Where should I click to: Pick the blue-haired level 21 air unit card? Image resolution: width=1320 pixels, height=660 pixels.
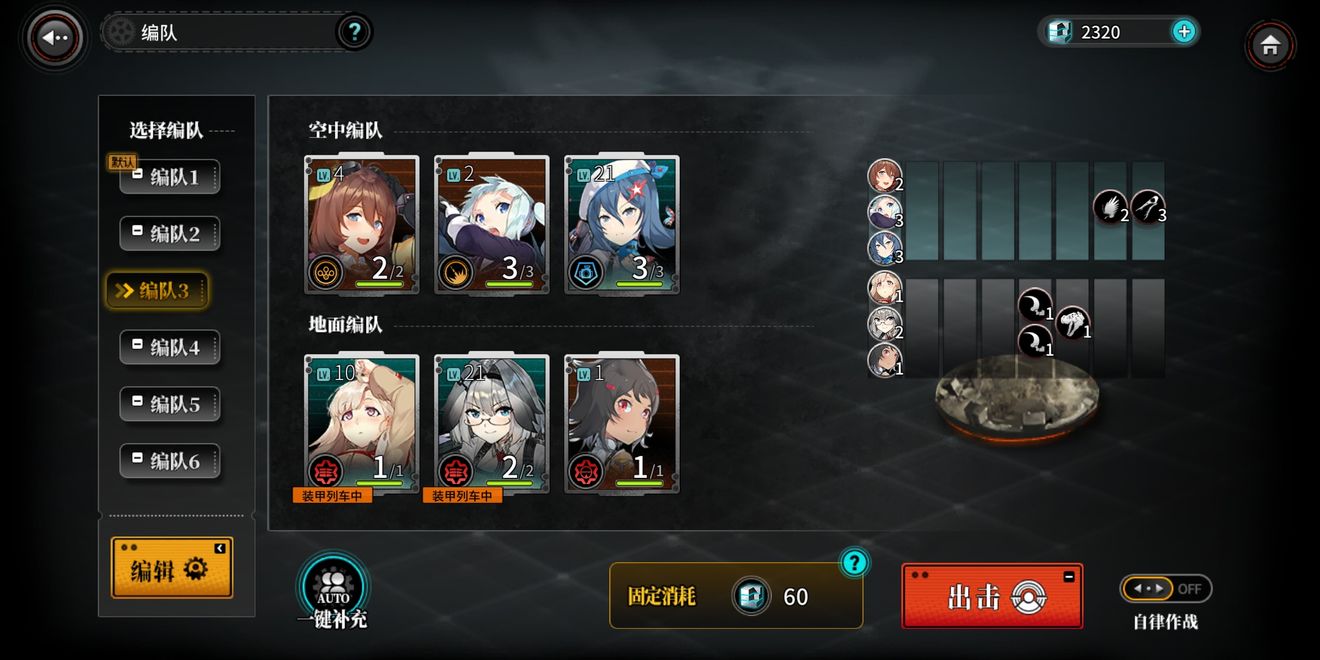point(621,225)
